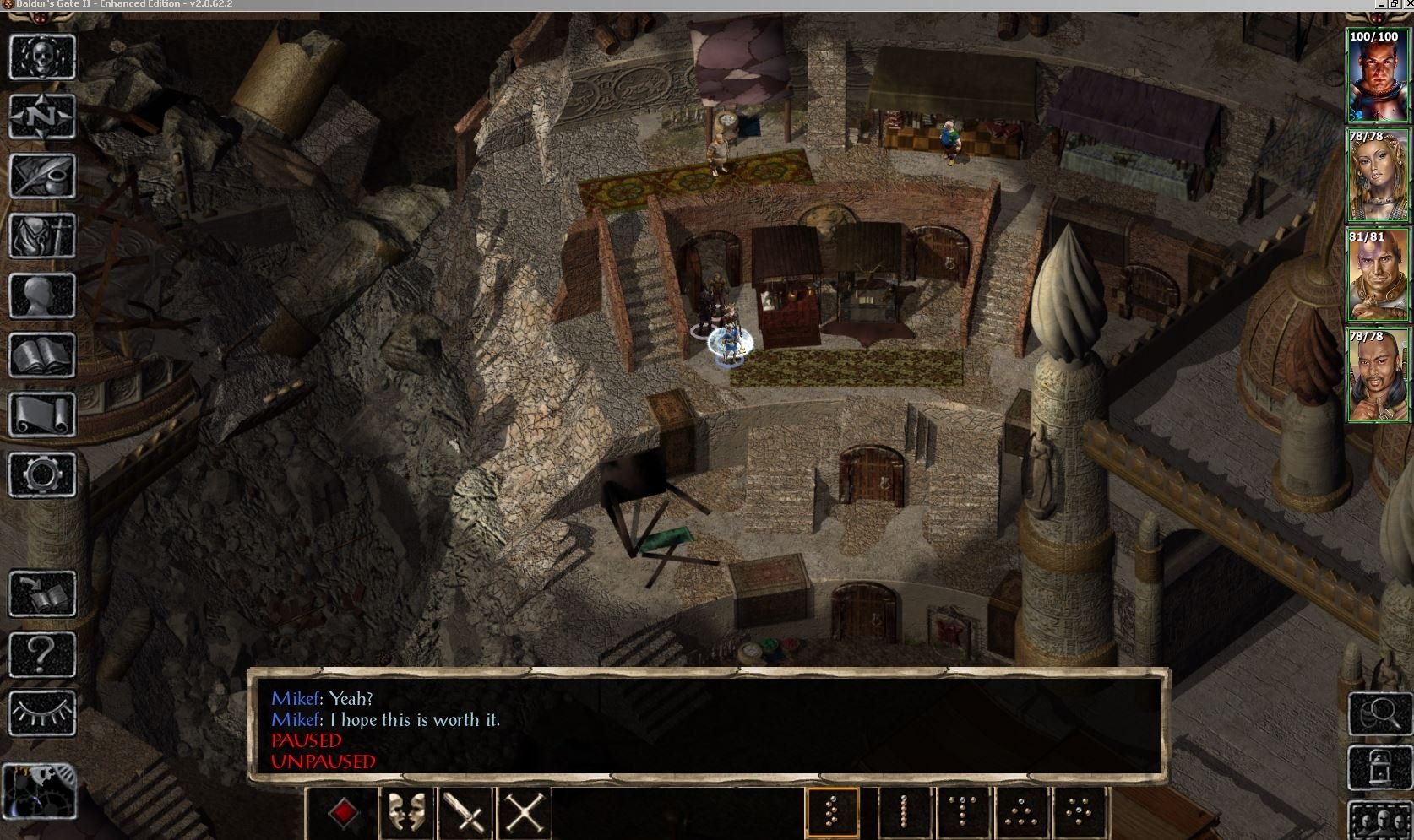Open the inventory screen
This screenshot has width=1414, height=840.
click(42, 236)
